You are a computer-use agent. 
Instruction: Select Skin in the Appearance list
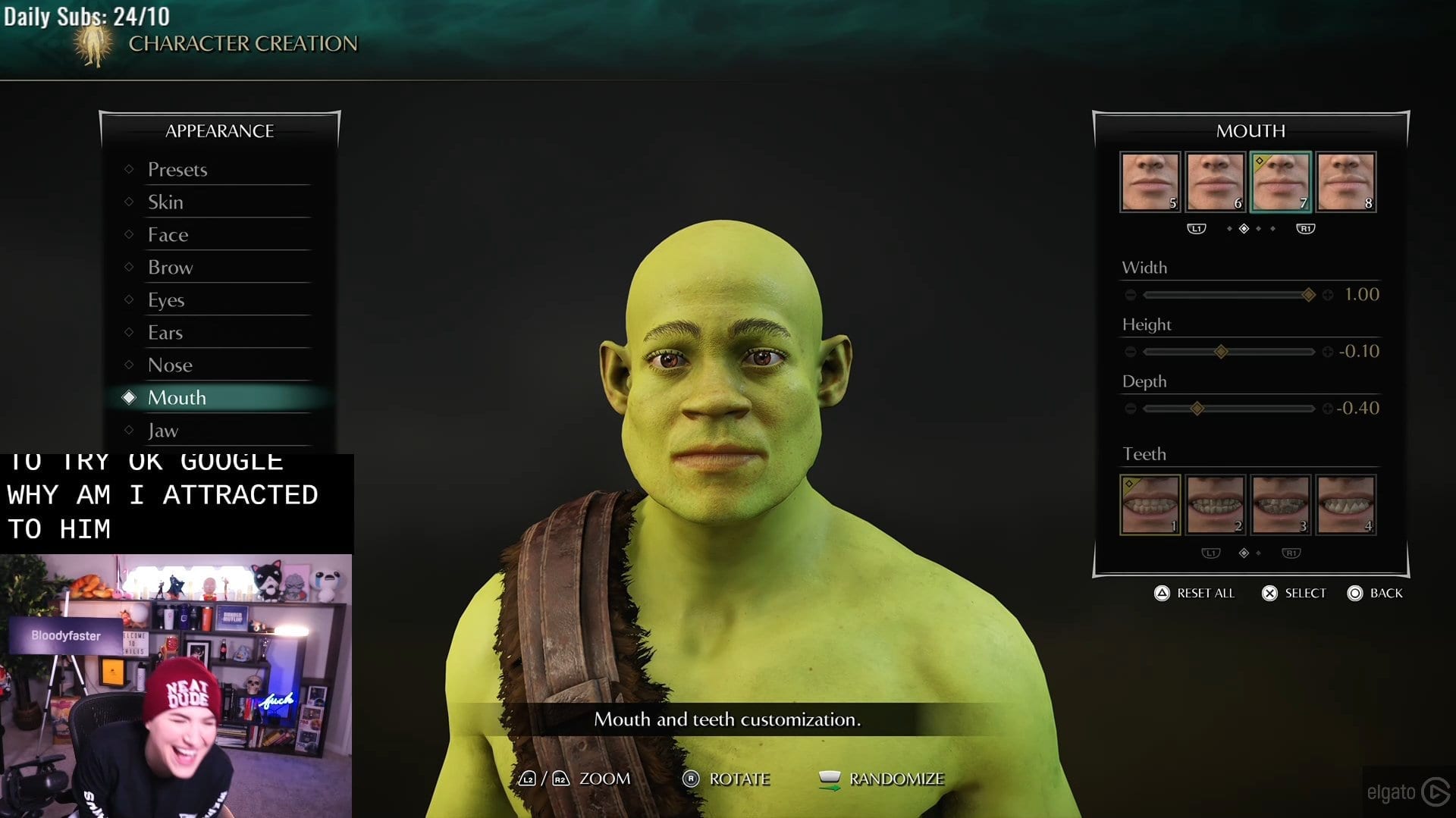pyautogui.click(x=165, y=202)
